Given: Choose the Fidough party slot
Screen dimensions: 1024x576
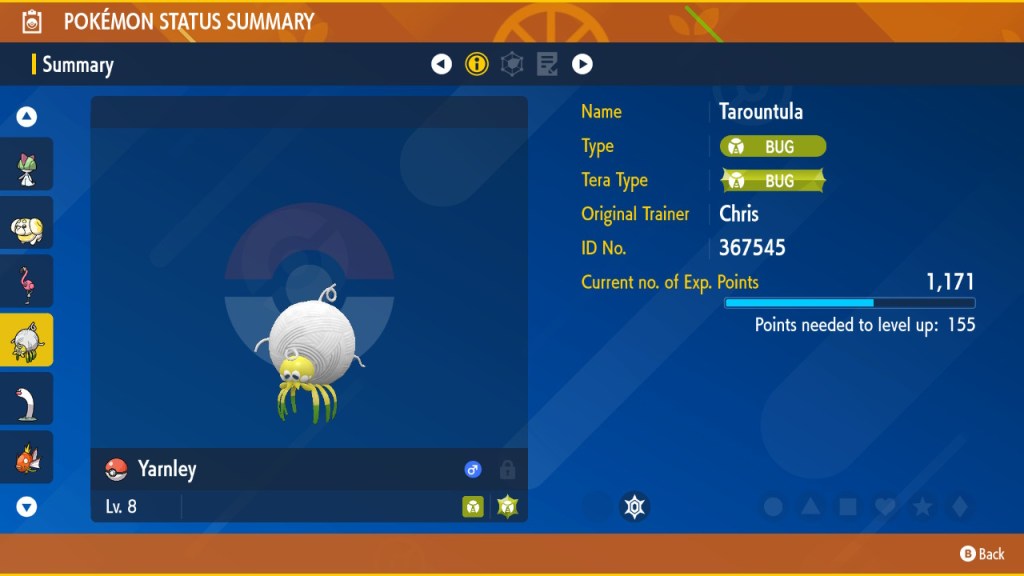Looking at the screenshot, I should pos(27,224).
